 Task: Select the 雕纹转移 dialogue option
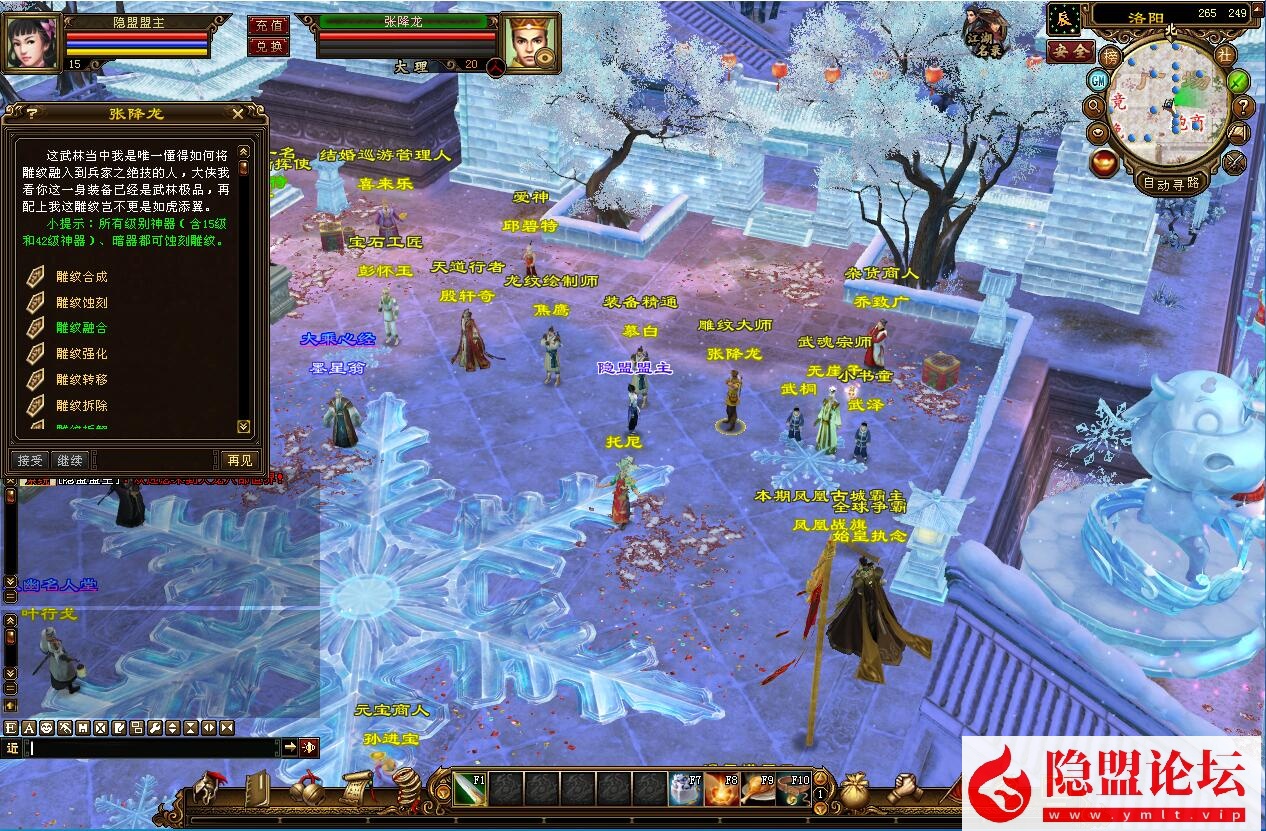[81, 379]
